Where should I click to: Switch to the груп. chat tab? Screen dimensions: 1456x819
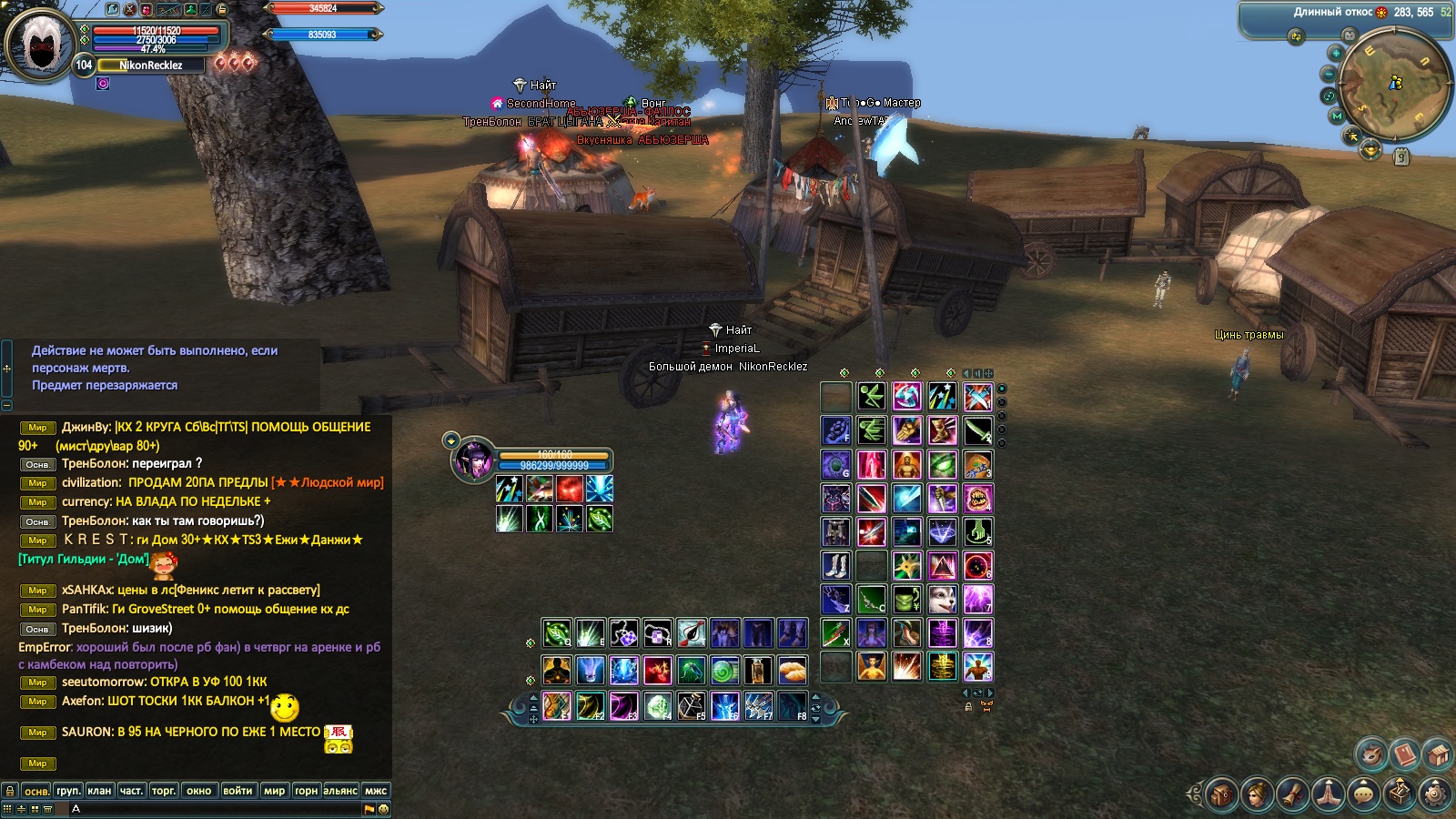(68, 791)
